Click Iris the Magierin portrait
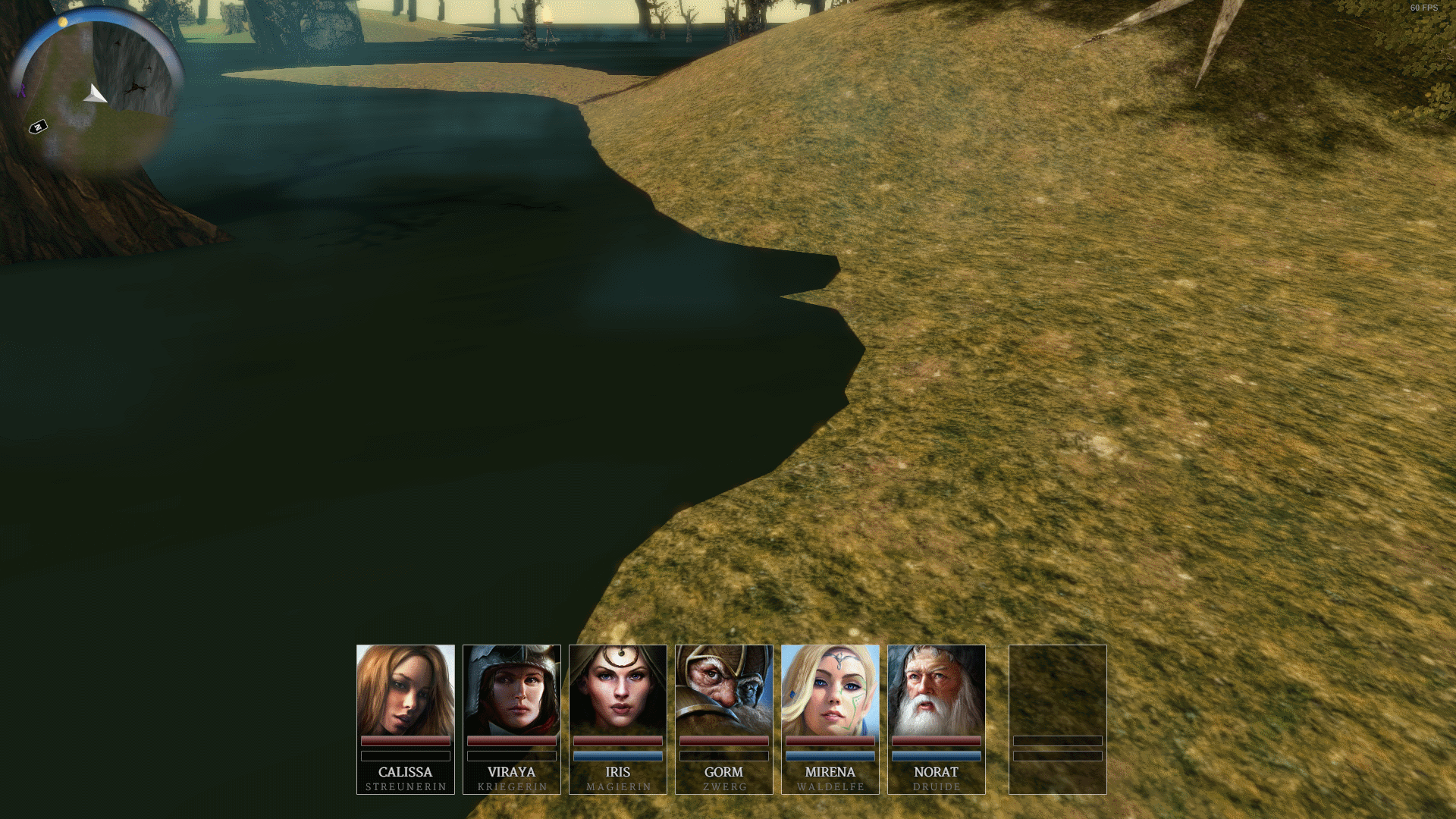This screenshot has width=1456, height=819. click(617, 690)
